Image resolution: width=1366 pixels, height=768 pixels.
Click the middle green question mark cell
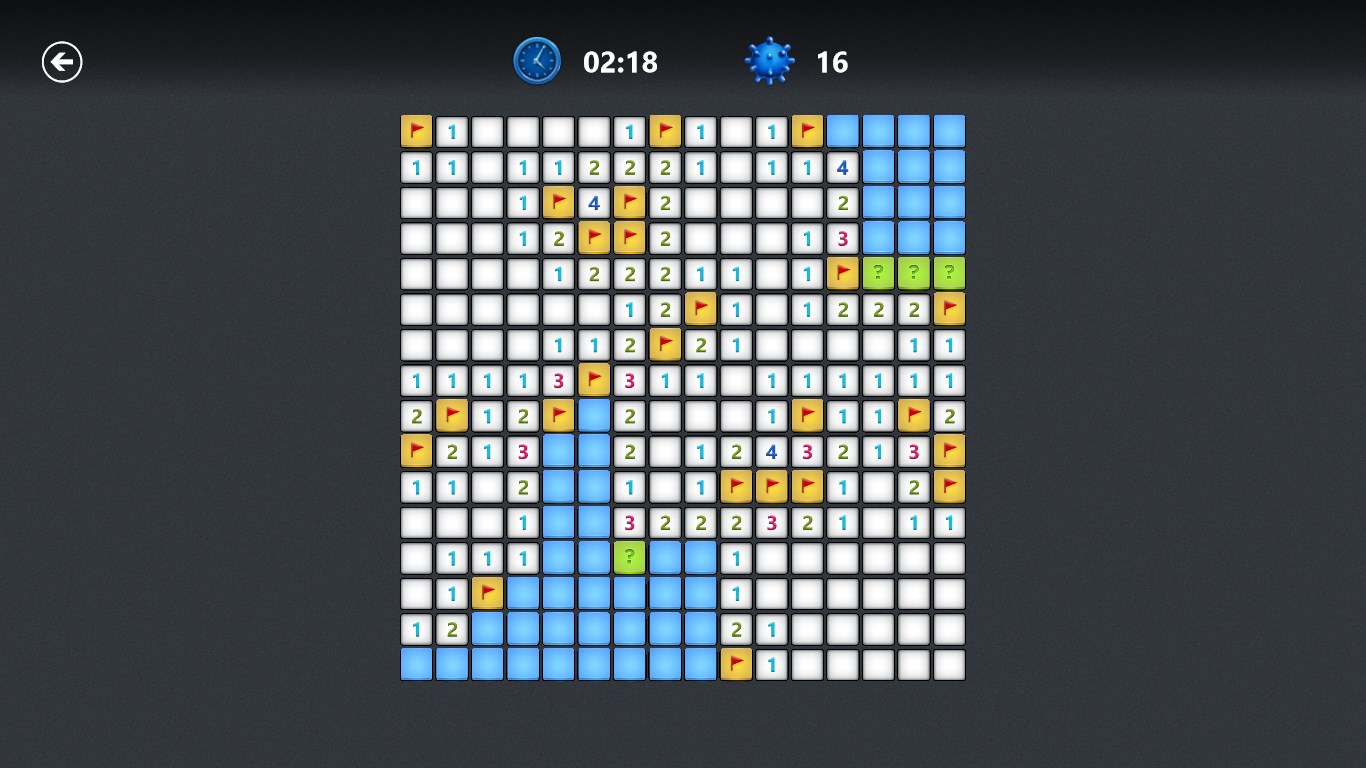913,272
